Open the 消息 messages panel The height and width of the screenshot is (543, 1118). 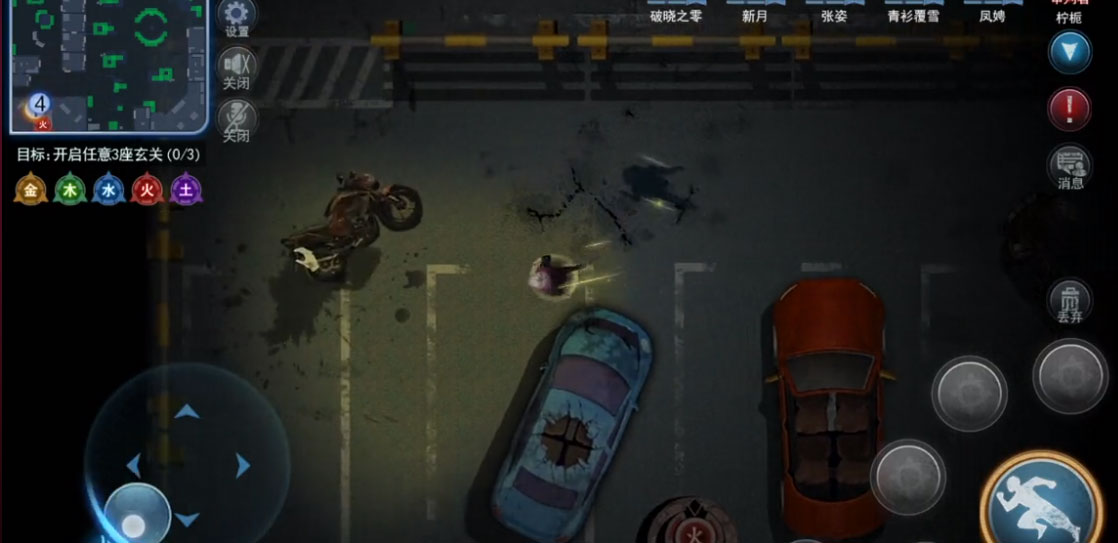[1070, 166]
